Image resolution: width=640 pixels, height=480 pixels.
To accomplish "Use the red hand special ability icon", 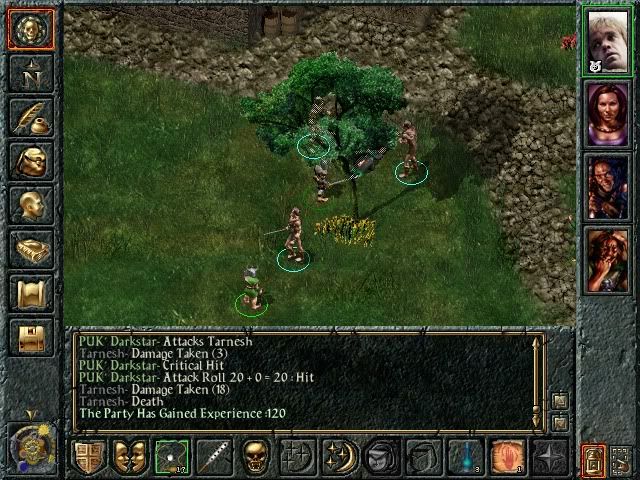I will coord(504,458).
